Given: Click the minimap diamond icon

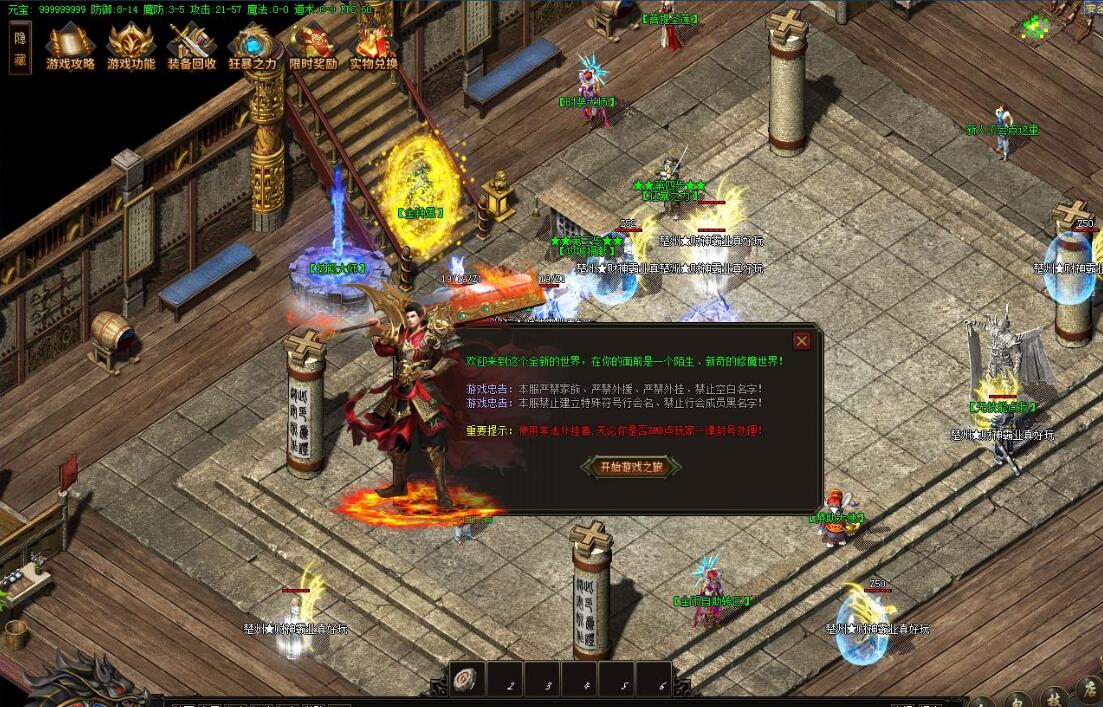Looking at the screenshot, I should tap(1035, 27).
